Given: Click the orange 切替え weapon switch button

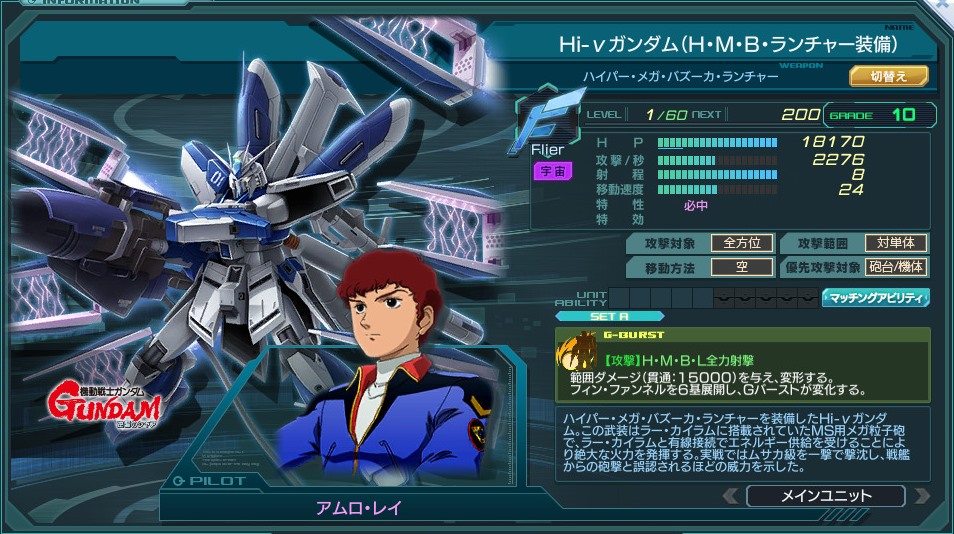Looking at the screenshot, I should [889, 76].
